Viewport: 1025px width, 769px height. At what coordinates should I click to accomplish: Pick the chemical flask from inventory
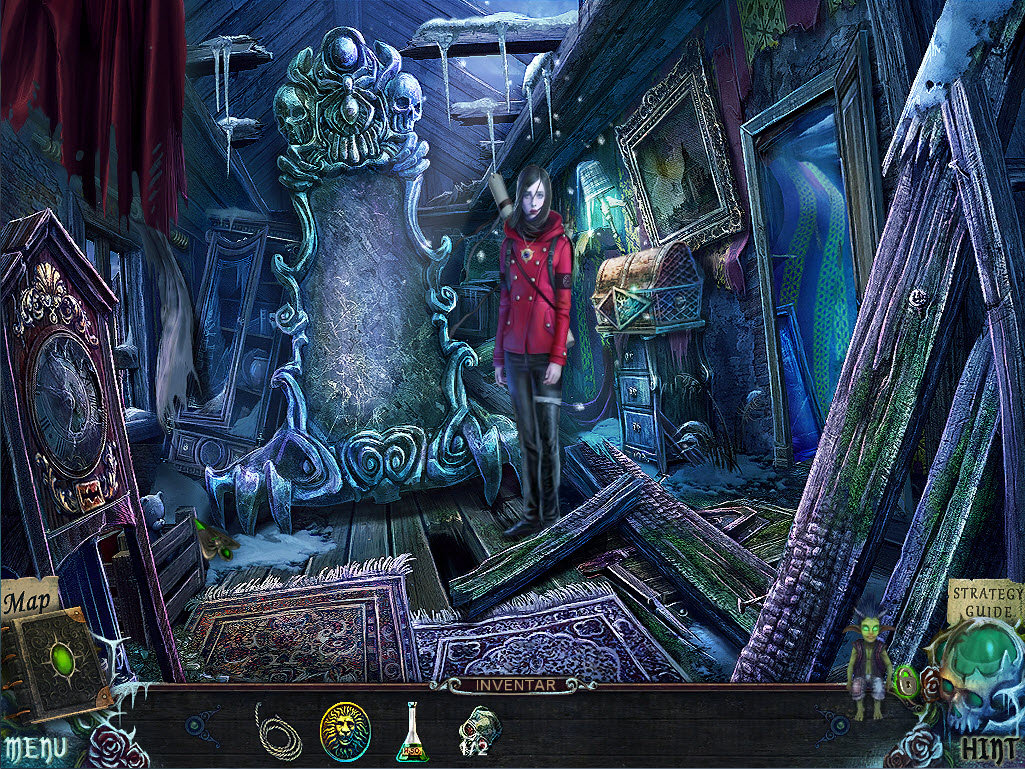point(412,733)
